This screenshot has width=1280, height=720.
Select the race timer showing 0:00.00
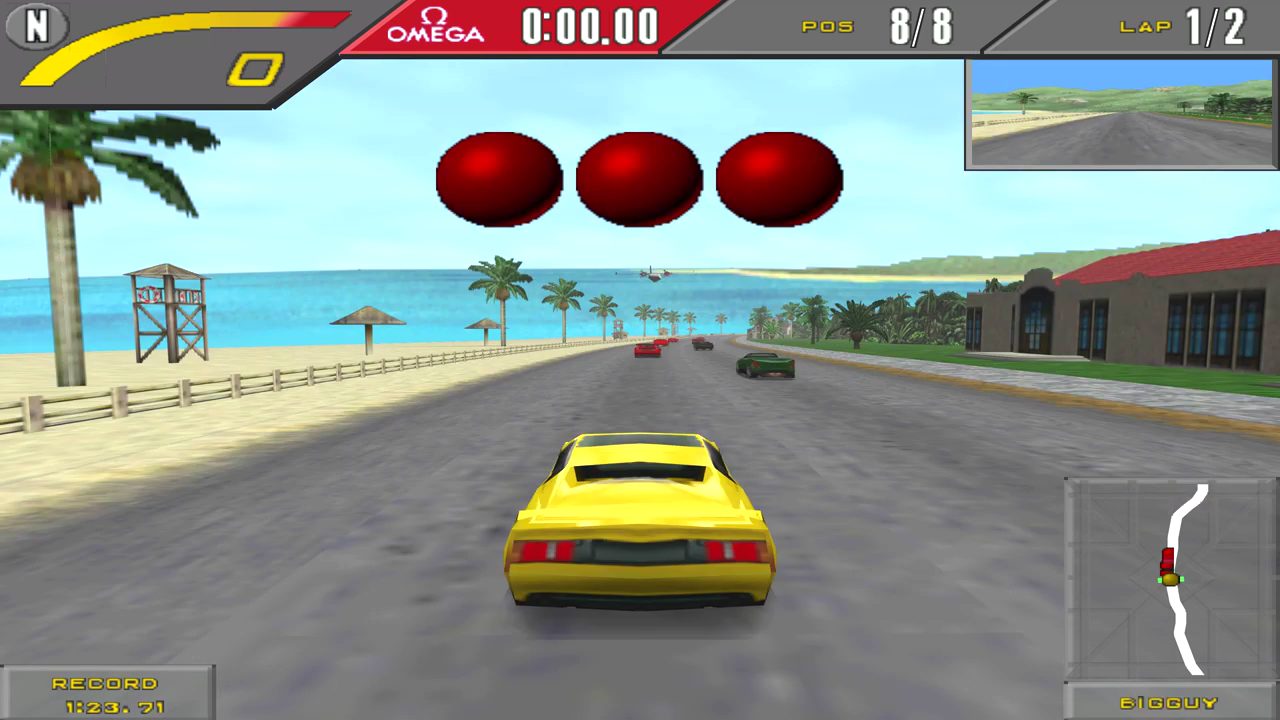point(588,27)
